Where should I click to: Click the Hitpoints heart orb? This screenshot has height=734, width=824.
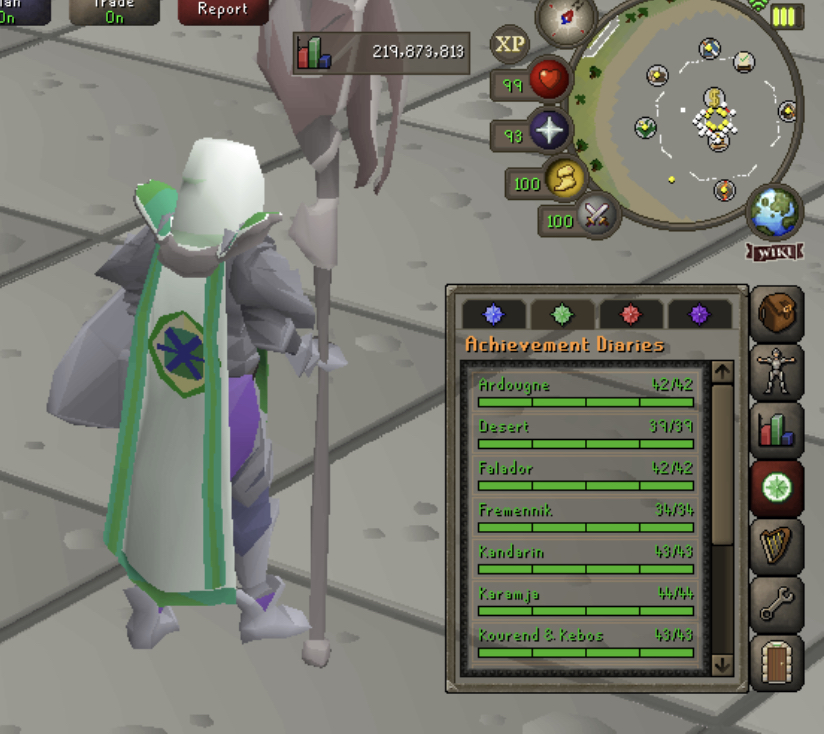(x=549, y=81)
